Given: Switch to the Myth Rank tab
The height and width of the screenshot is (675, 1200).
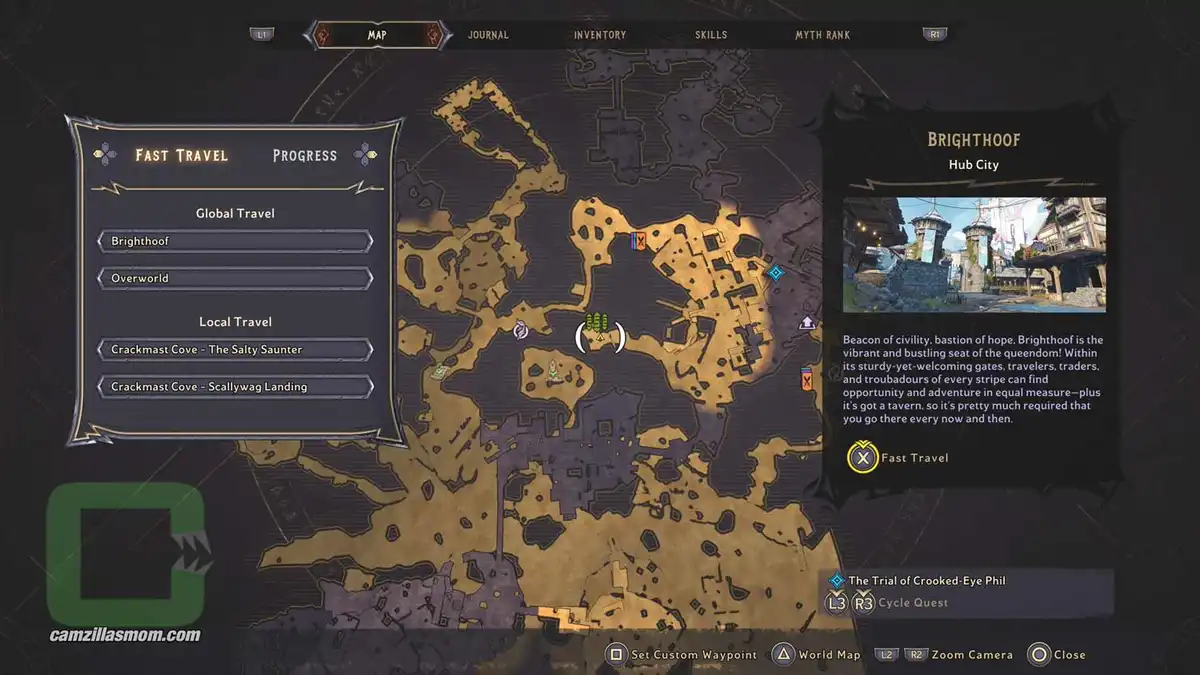Looking at the screenshot, I should pyautogui.click(x=822, y=35).
